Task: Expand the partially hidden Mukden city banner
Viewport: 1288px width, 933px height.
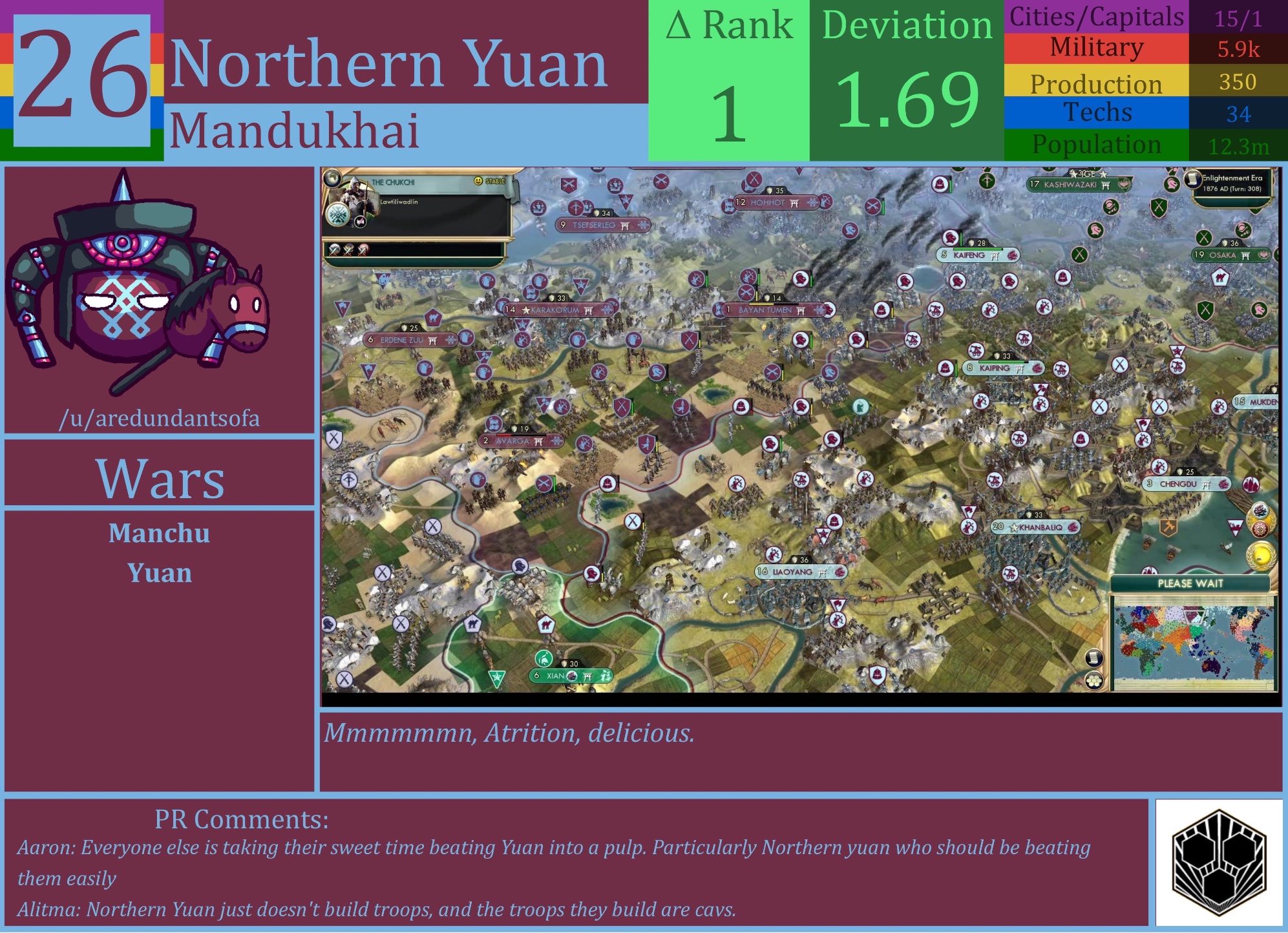Action: point(1260,401)
